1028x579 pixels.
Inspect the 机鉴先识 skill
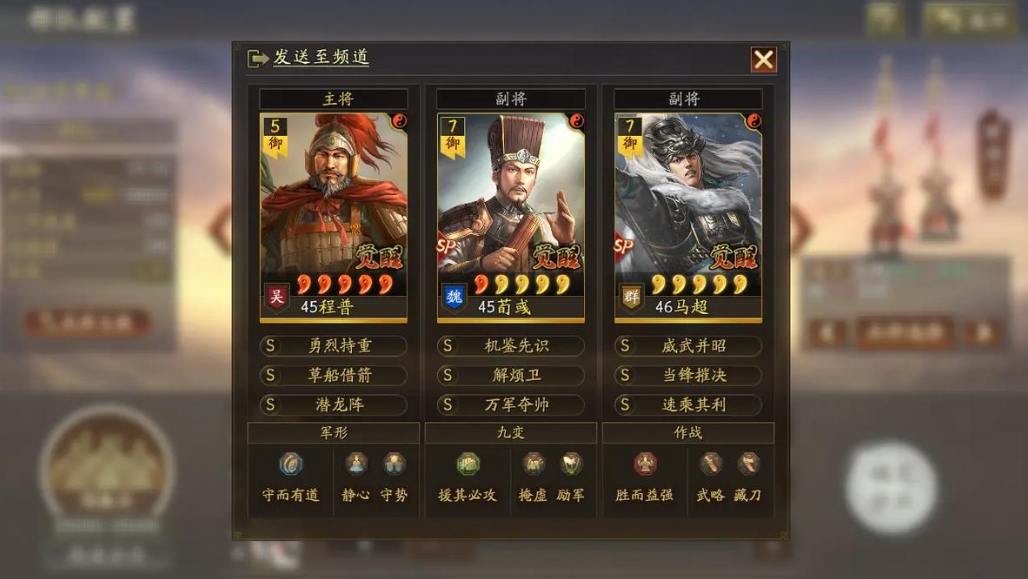point(510,346)
